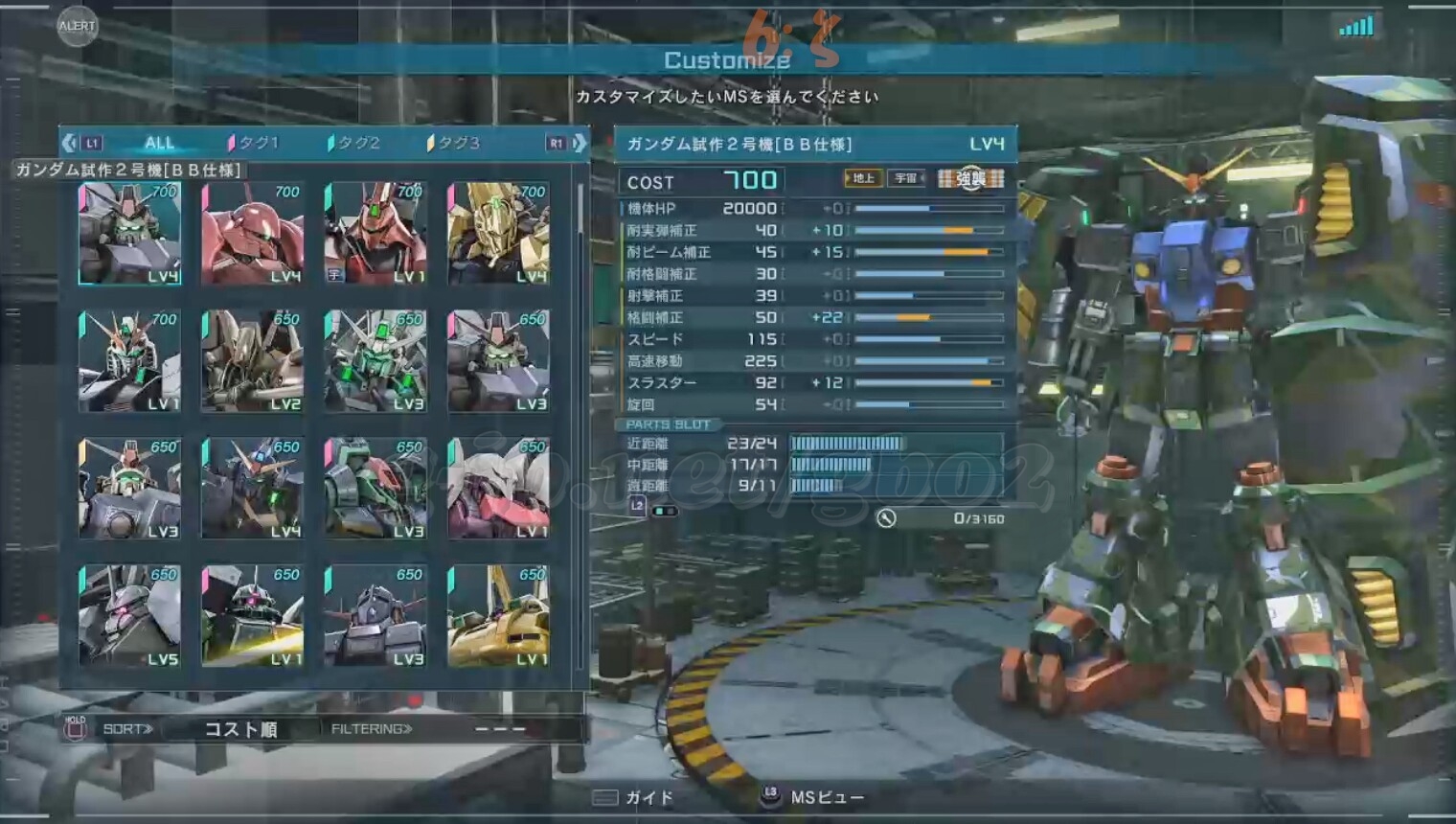The image size is (1456, 824).
Task: Switch to the タグ2 tab
Action: click(x=355, y=143)
